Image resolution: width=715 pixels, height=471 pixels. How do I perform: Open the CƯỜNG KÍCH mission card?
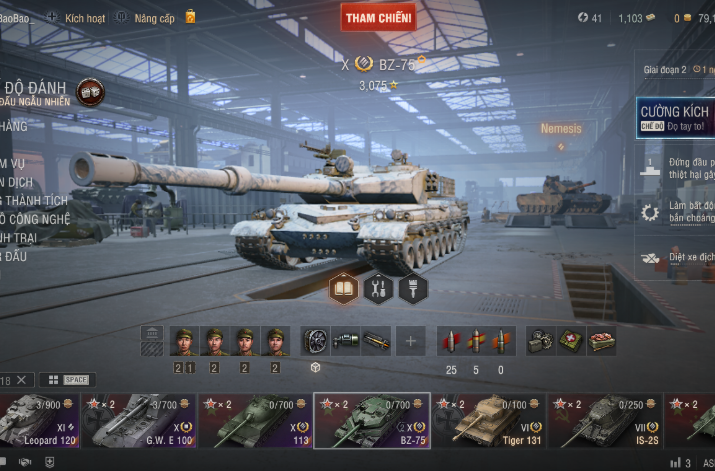676,117
